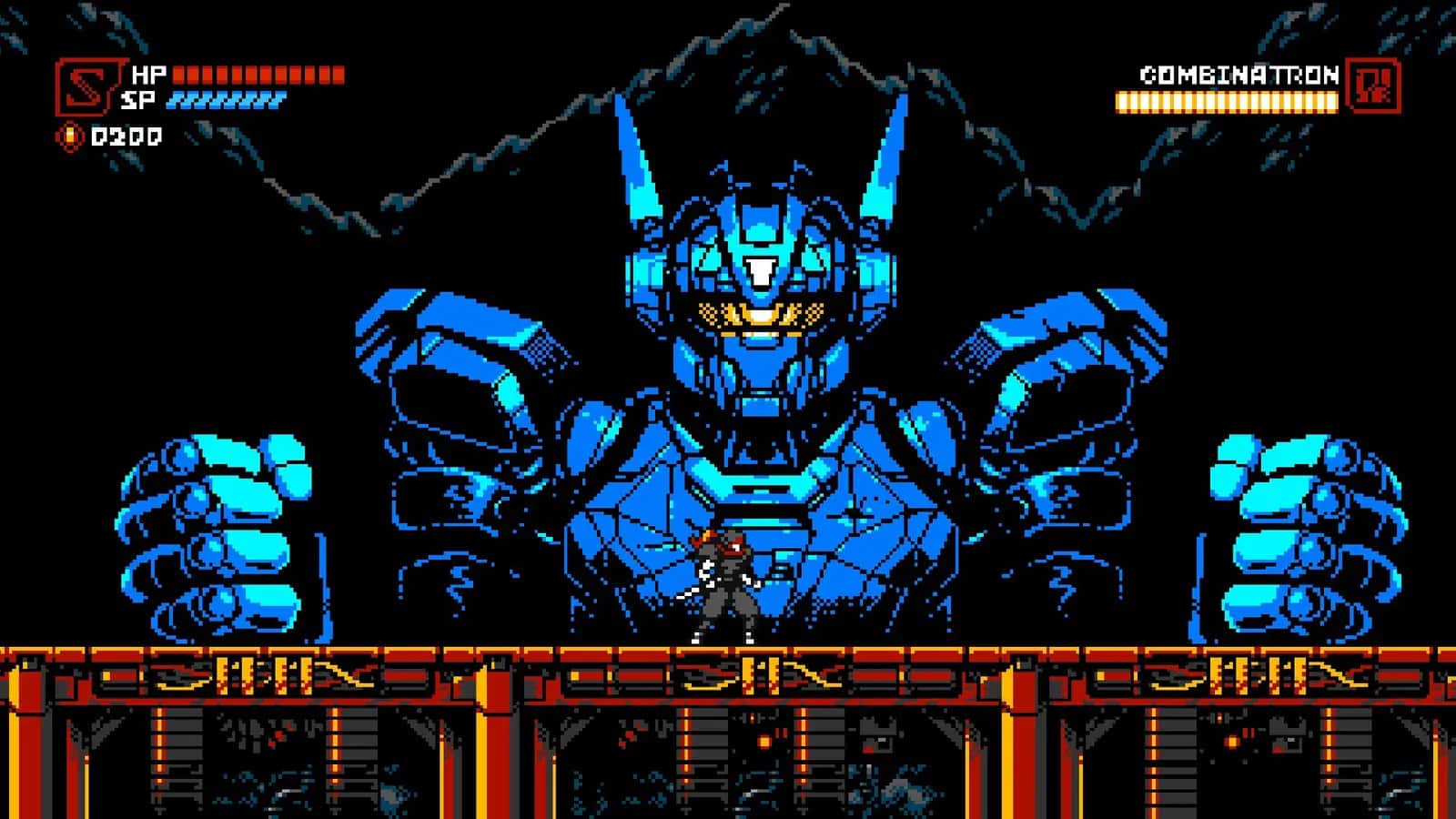Click the red 'S' shadow emblem badge
The width and height of the screenshot is (1456, 819).
(86, 86)
